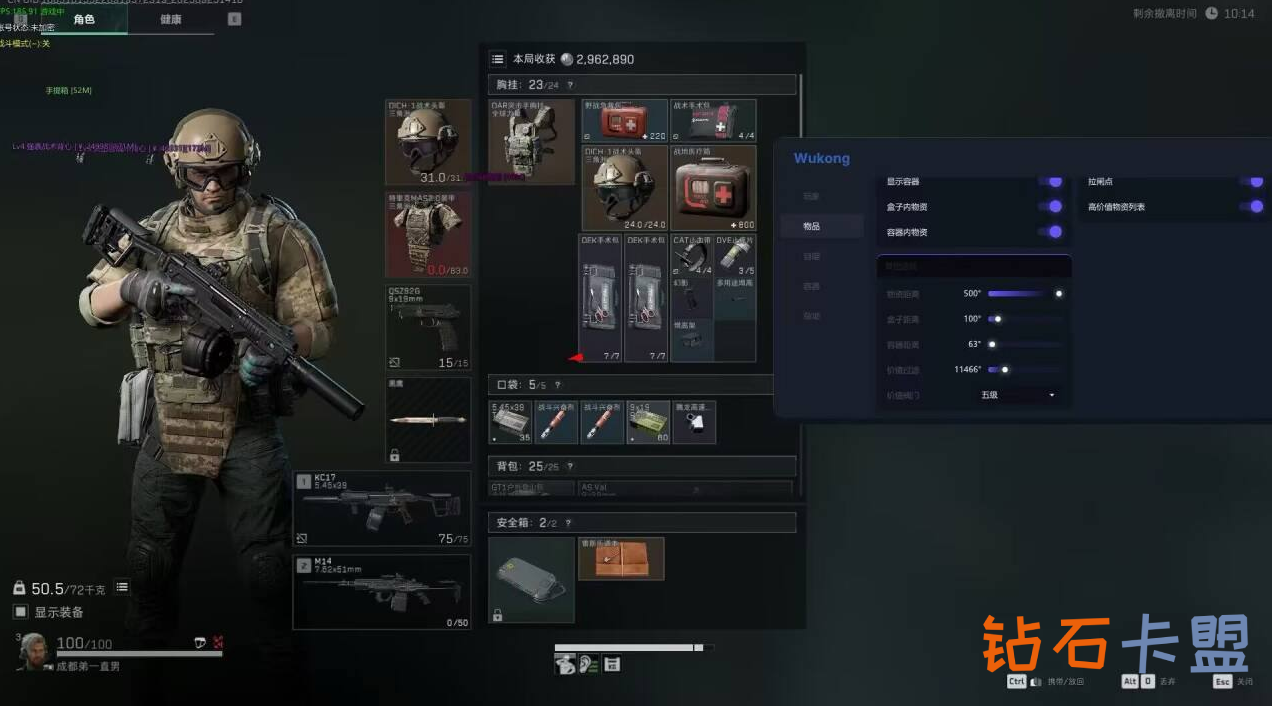Image resolution: width=1272 pixels, height=706 pixels.
Task: Select the 野战急救包 first aid kit worth 220
Action: [x=625, y=120]
